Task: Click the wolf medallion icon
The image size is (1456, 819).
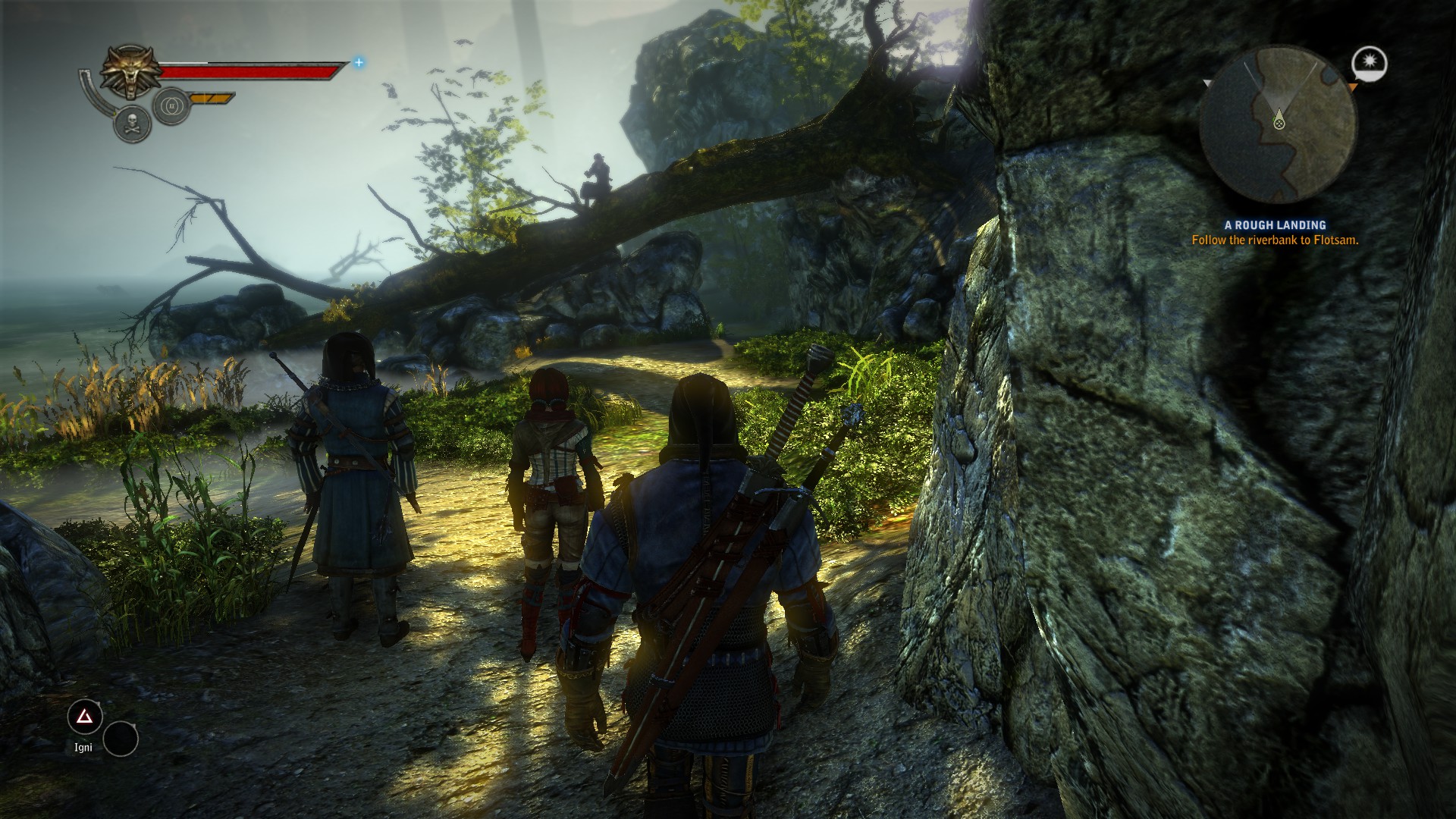Action: (x=130, y=74)
